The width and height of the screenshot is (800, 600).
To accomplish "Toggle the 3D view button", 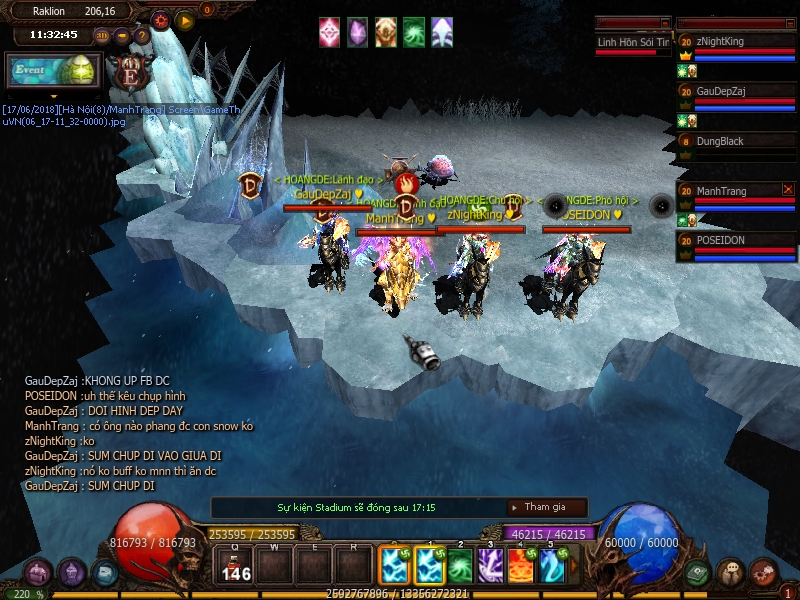I will (x=102, y=36).
